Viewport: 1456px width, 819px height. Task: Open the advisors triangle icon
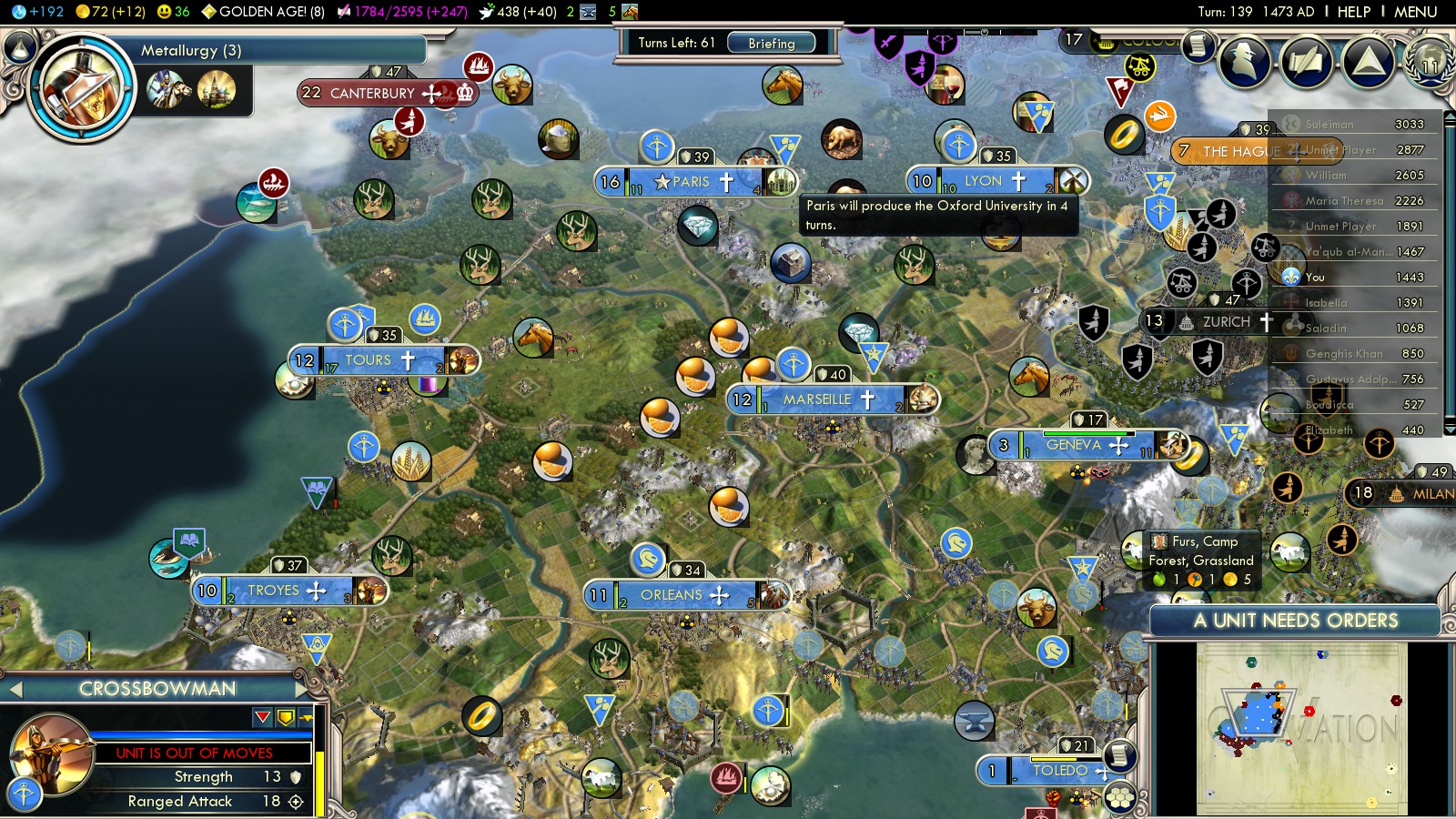[1368, 62]
